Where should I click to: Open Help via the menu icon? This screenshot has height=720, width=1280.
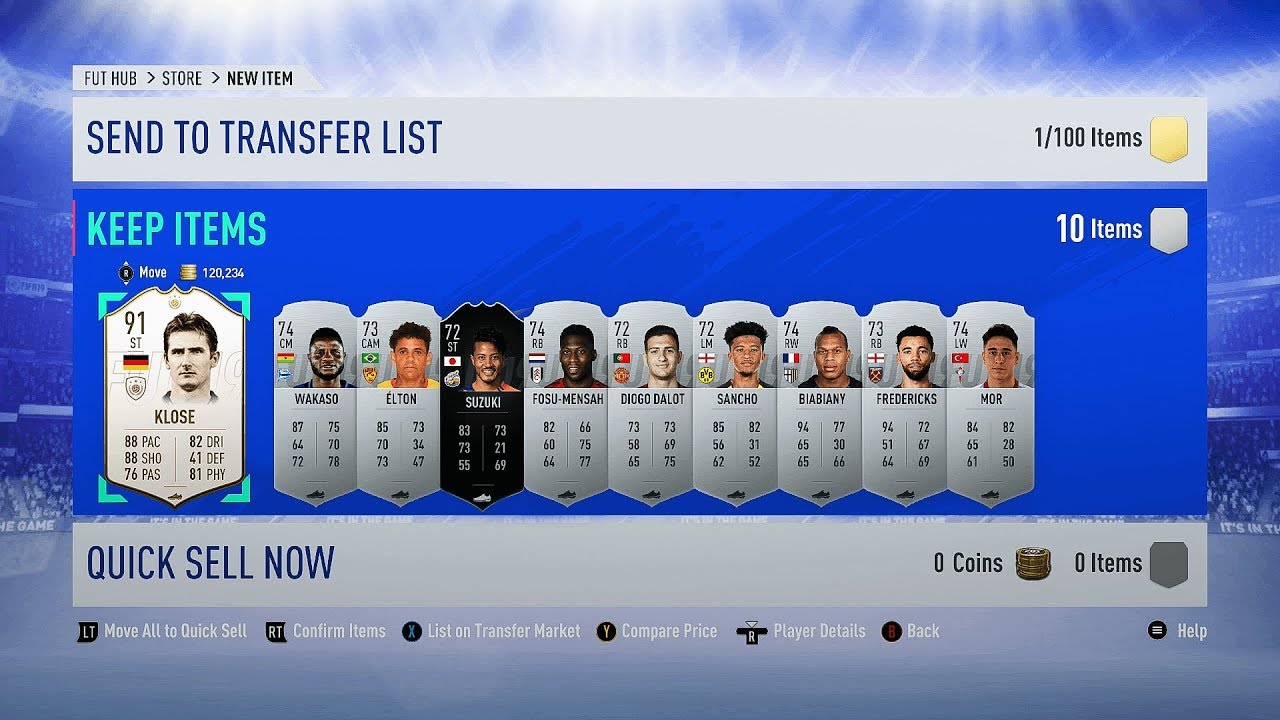point(1157,631)
